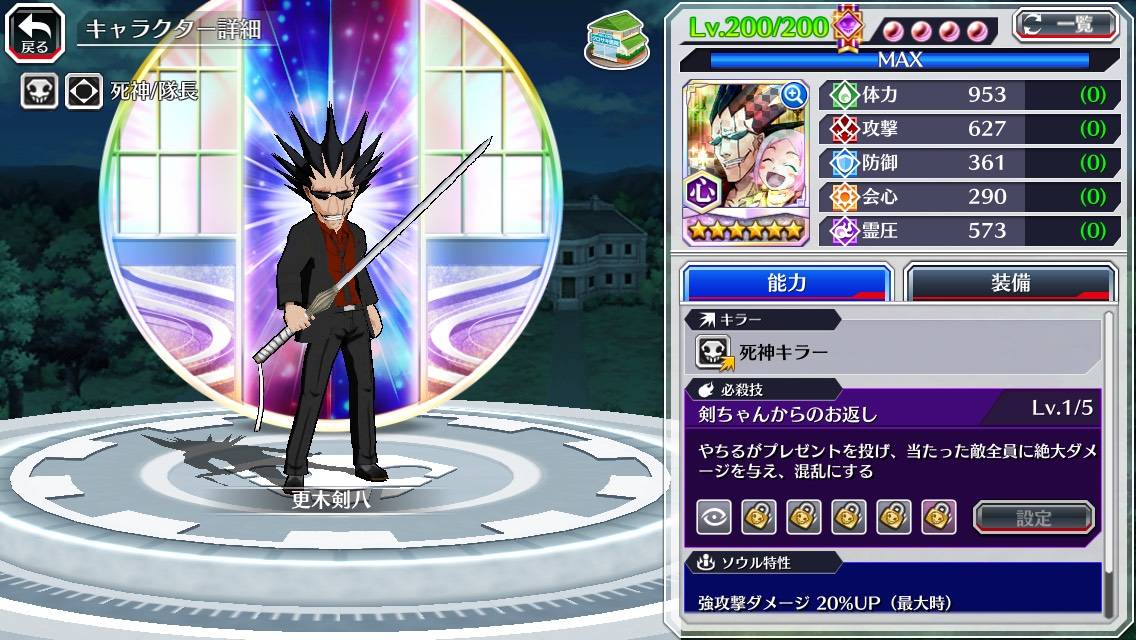Open the 設定 special move settings

pyautogui.click(x=1033, y=517)
